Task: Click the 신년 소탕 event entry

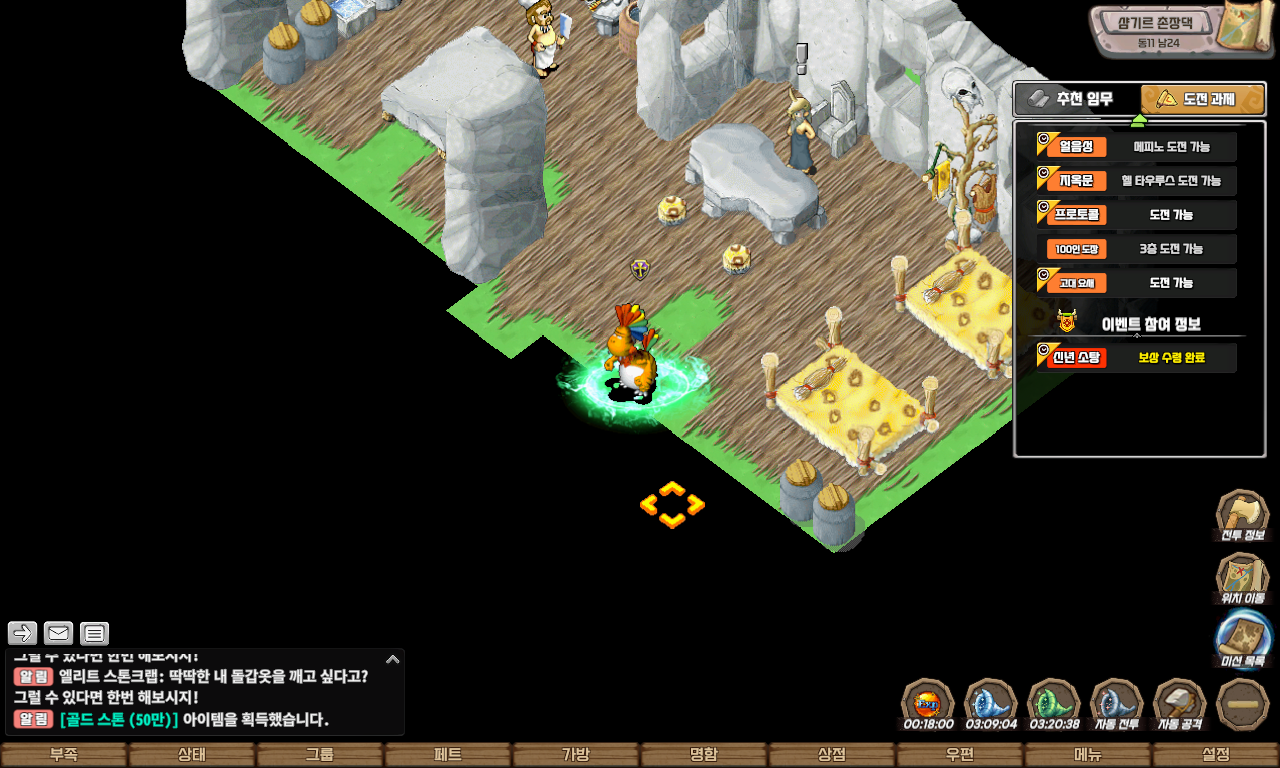Action: click(1136, 357)
